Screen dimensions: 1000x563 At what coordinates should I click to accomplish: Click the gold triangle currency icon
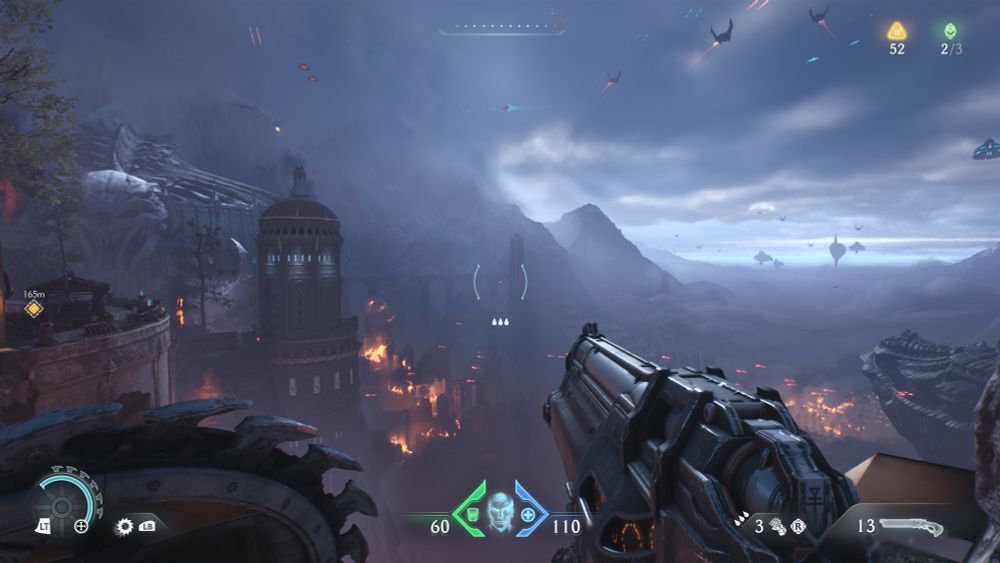897,31
